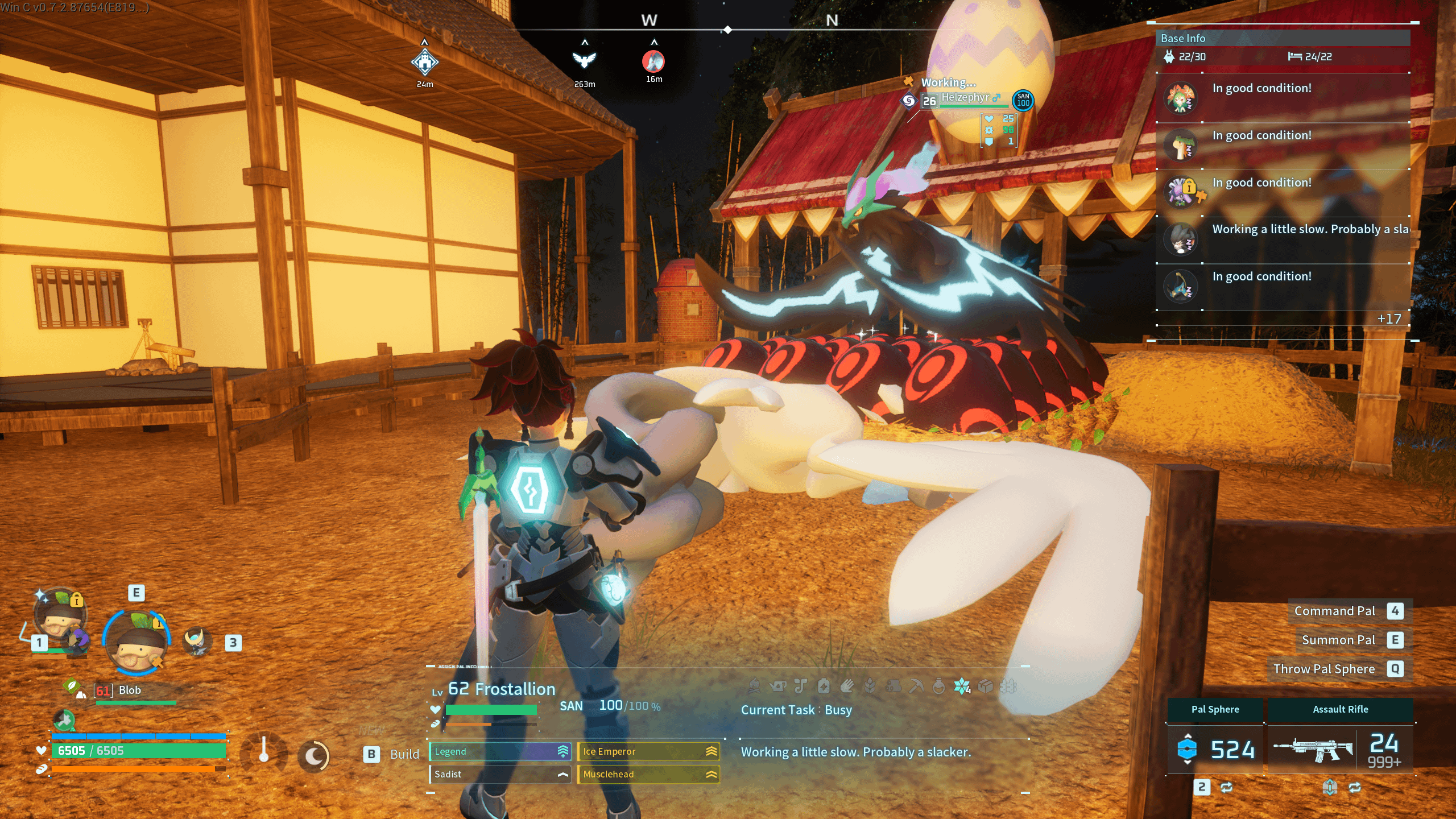The width and height of the screenshot is (1456, 819).
Task: Click the Ice Emperor passive skill
Action: (648, 751)
